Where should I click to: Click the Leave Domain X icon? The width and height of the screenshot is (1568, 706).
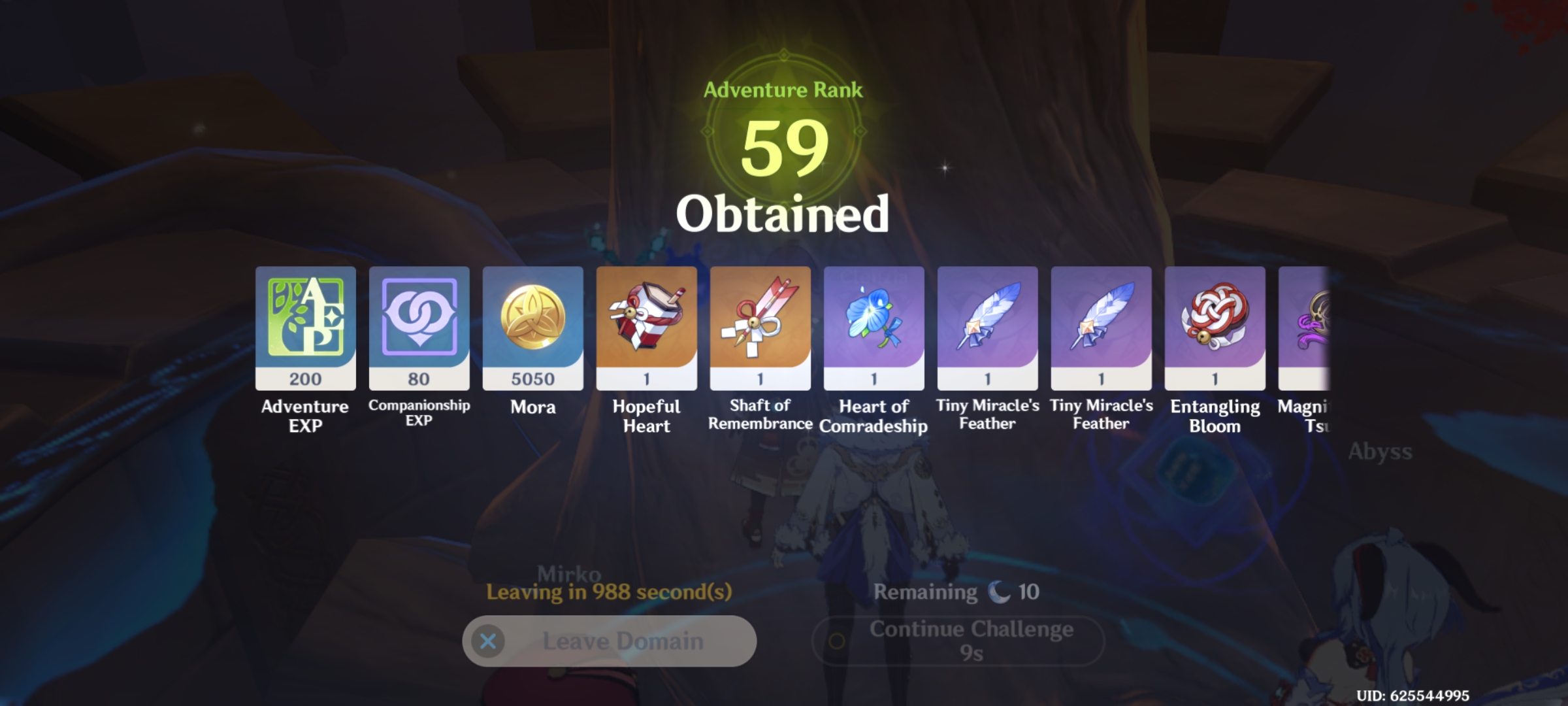489,641
